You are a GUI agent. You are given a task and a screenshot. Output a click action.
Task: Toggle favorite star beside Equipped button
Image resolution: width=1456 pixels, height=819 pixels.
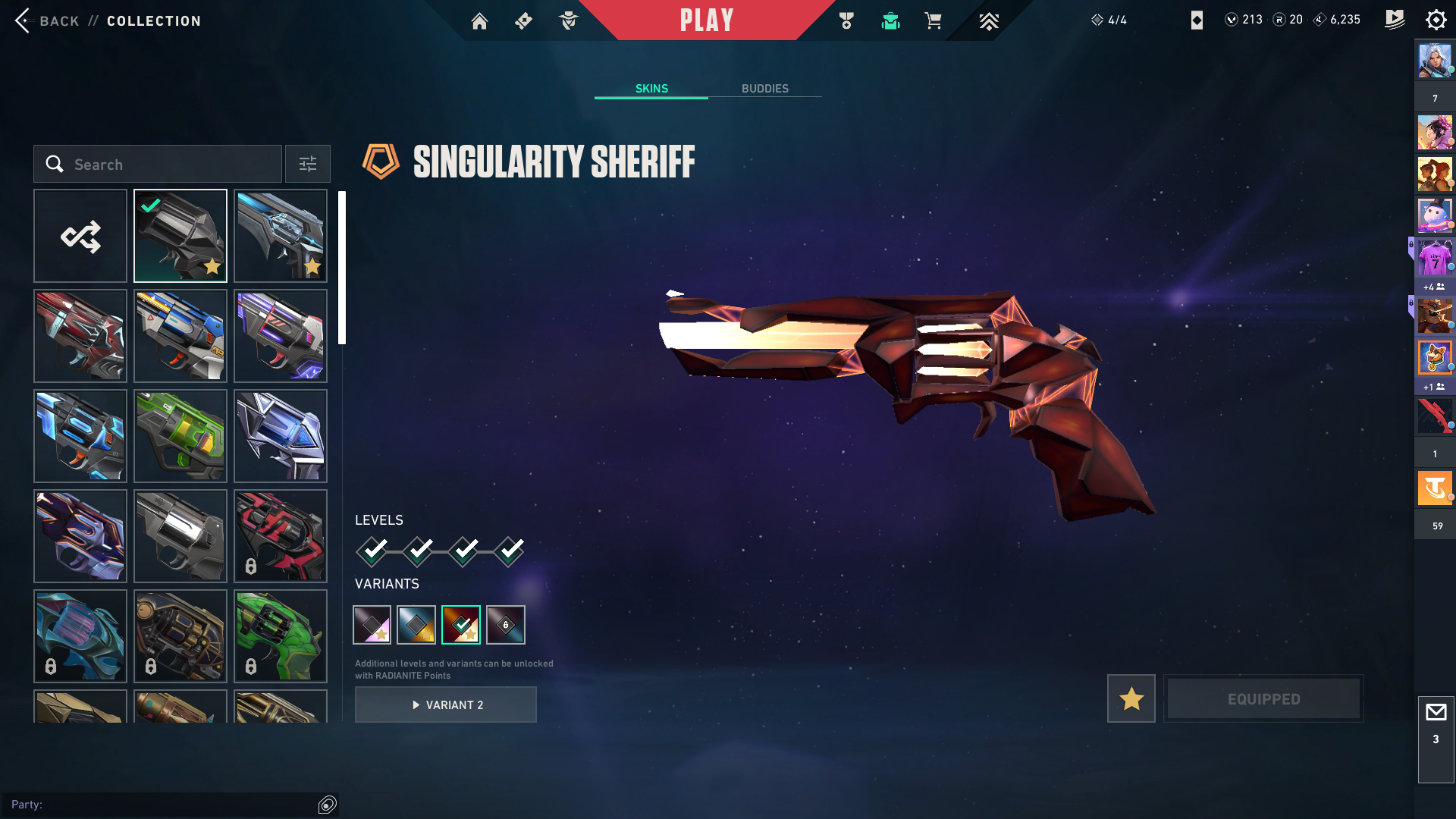pyautogui.click(x=1131, y=698)
